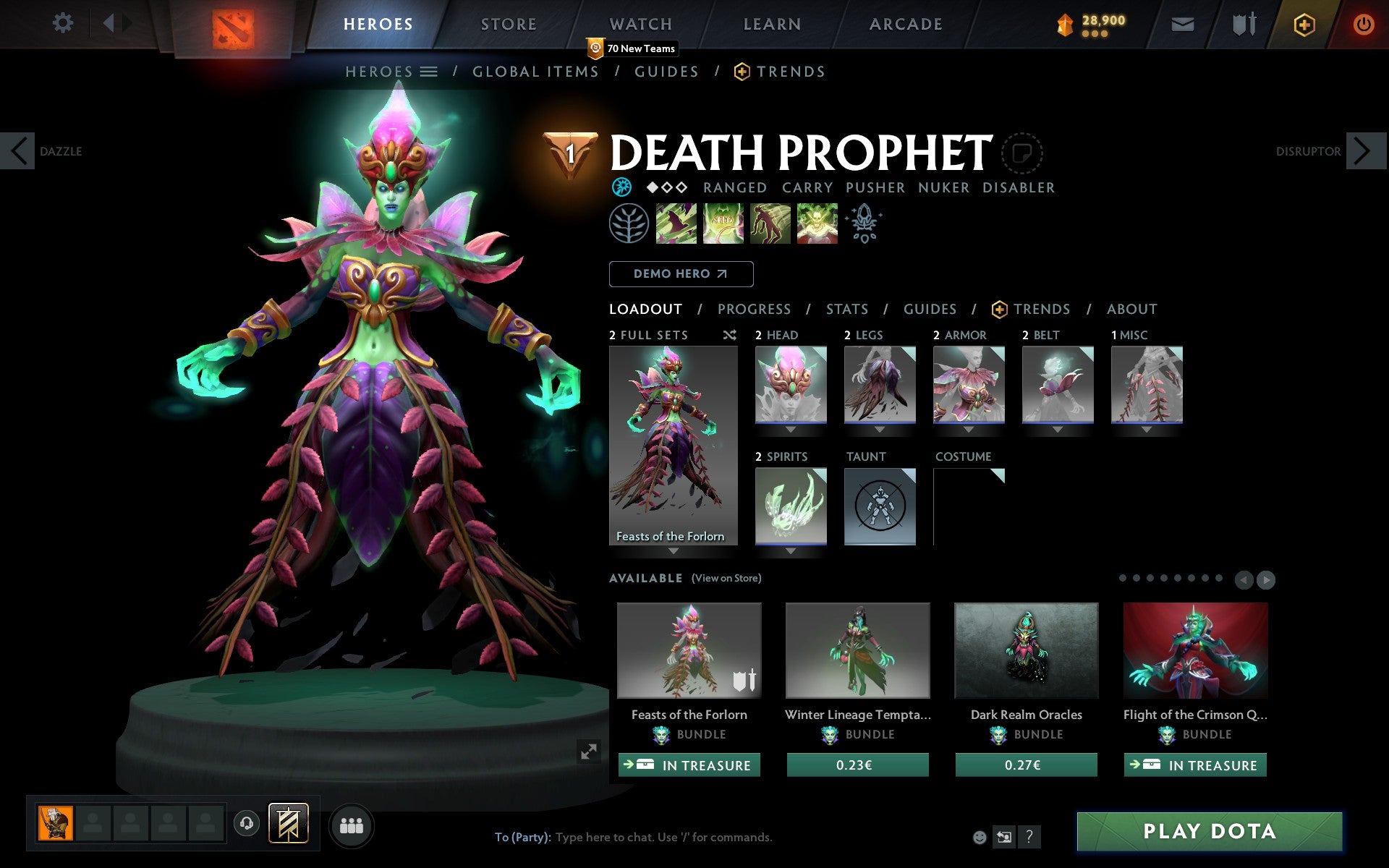Image resolution: width=1389 pixels, height=868 pixels.
Task: Click the Dota Plus hexagon icon
Action: click(x=1304, y=23)
